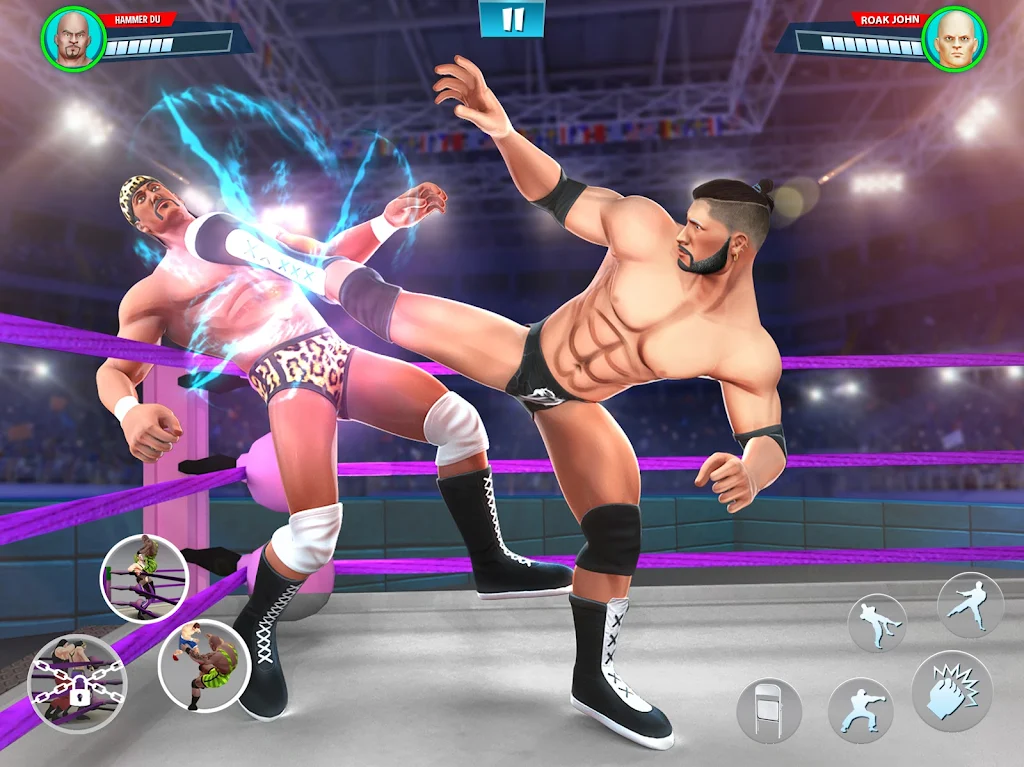Viewport: 1024px width, 767px height.
Task: Select the locked chained special move
Action: click(77, 683)
